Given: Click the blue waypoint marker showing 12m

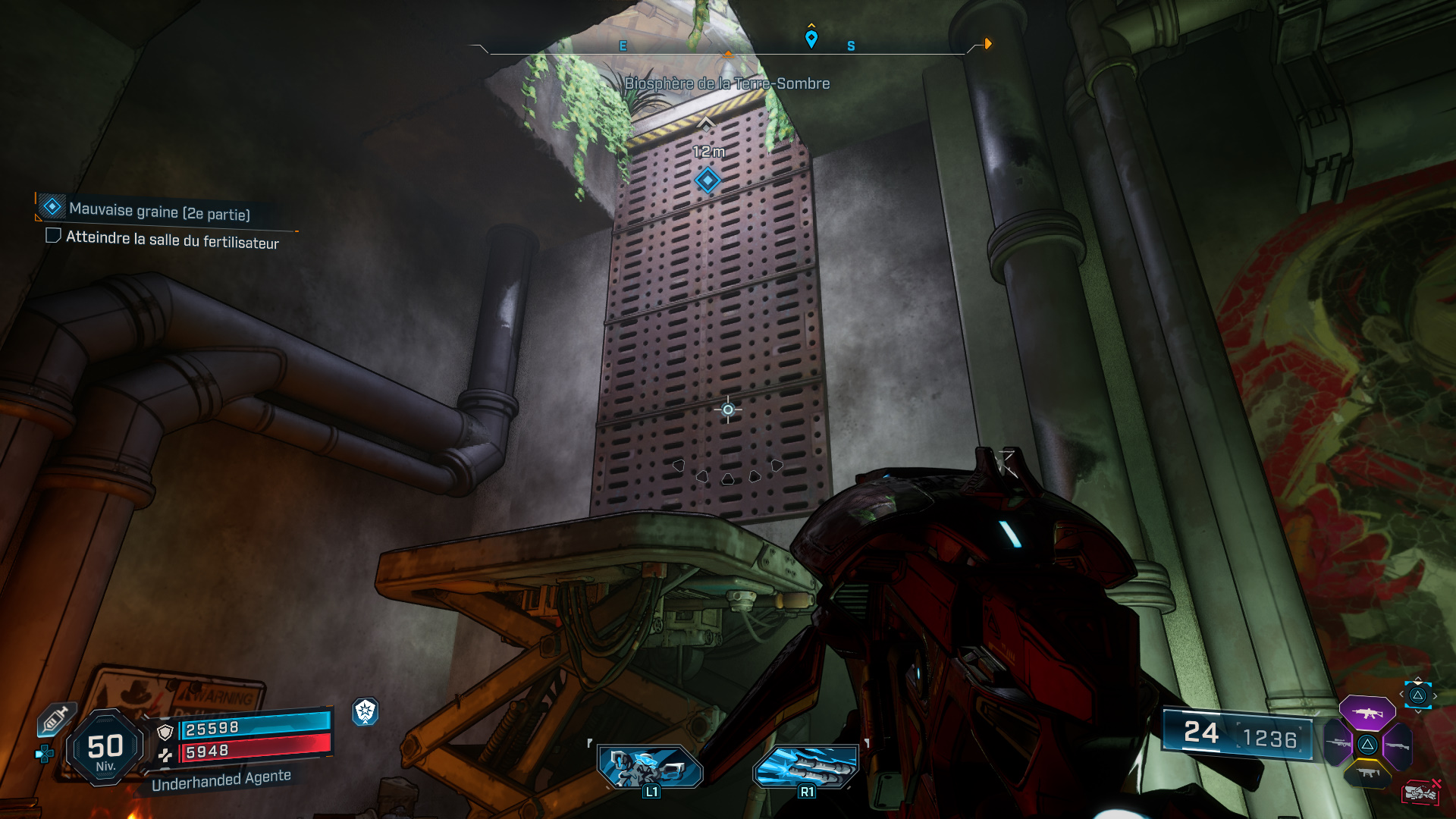Looking at the screenshot, I should coord(707,180).
